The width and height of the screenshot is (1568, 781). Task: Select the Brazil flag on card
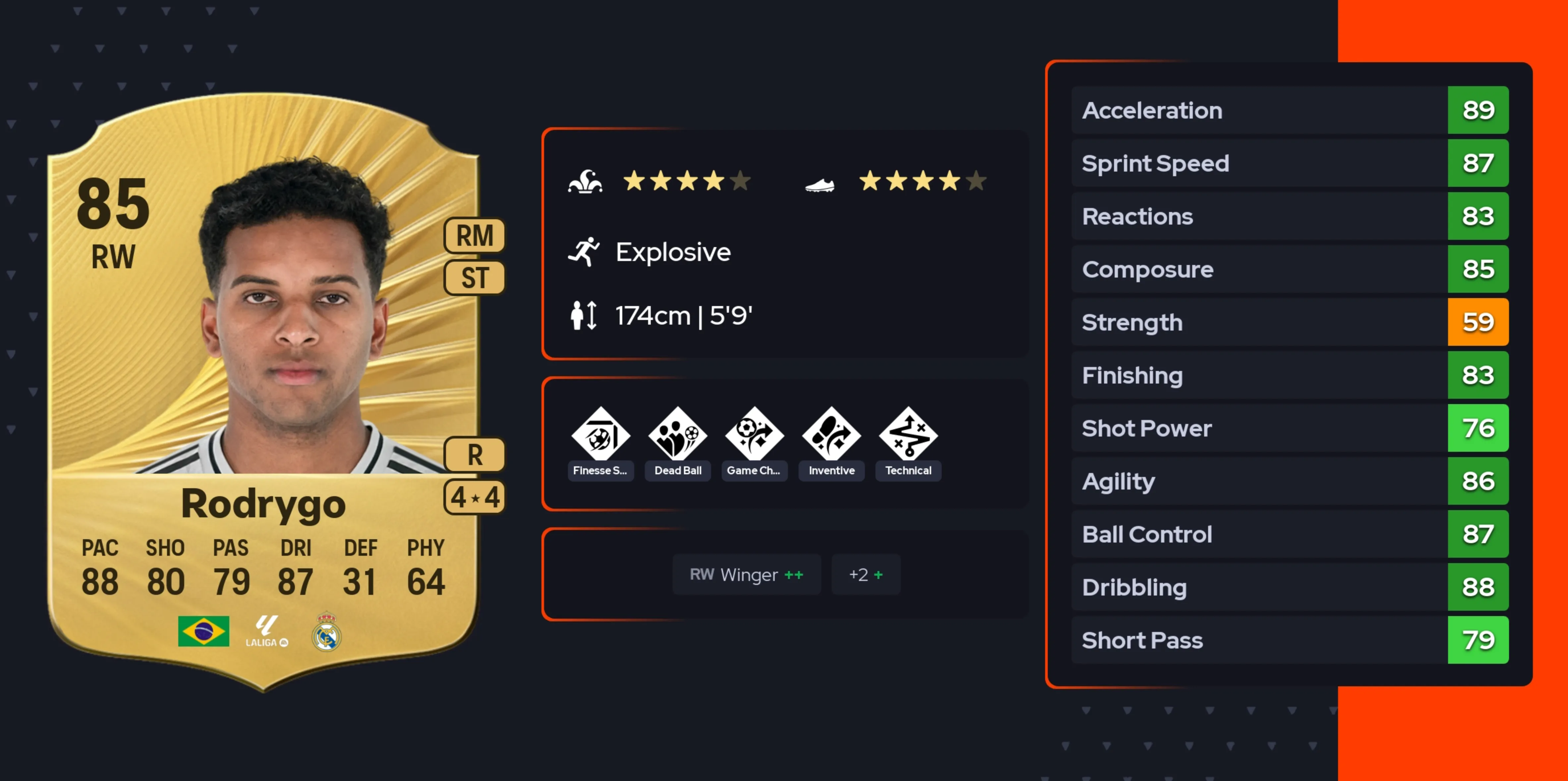(203, 631)
